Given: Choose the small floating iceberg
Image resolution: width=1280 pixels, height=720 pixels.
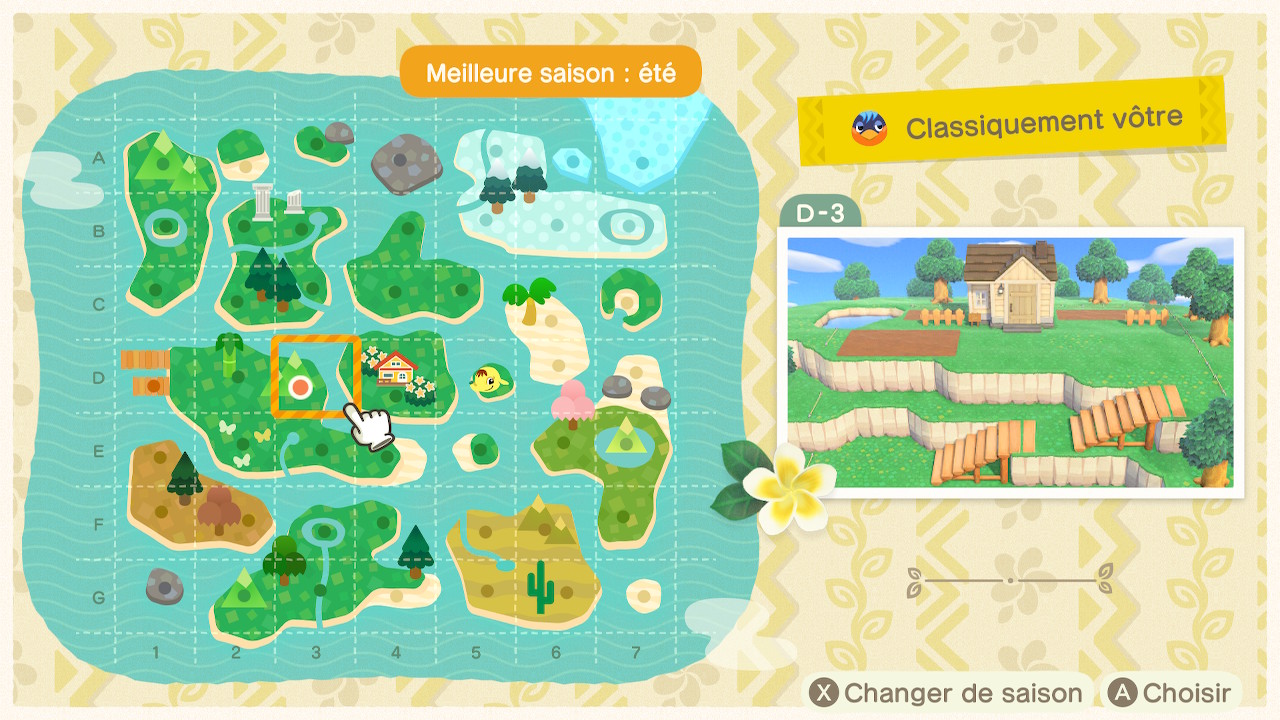Looking at the screenshot, I should [572, 162].
